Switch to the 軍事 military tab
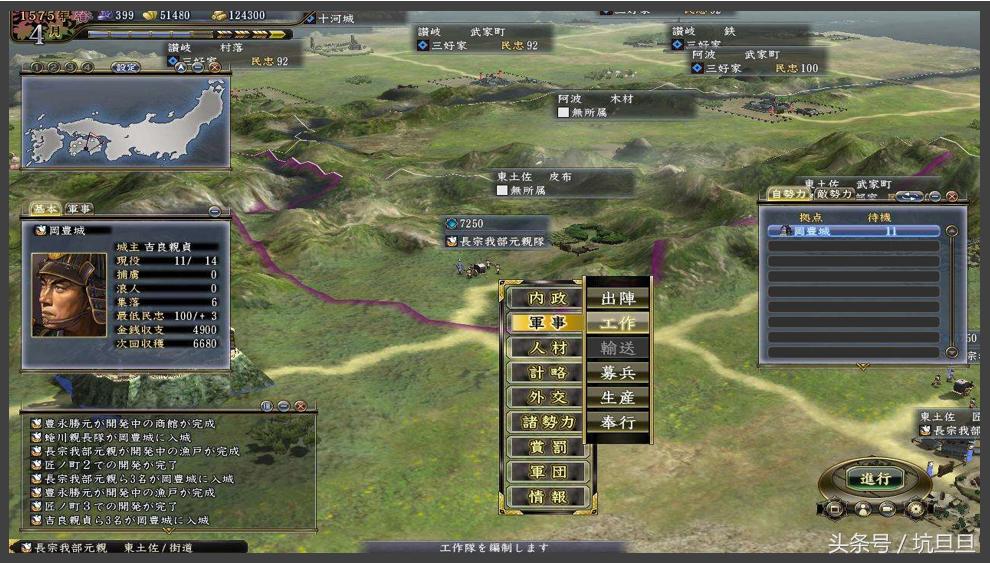This screenshot has width=990, height=563. pyautogui.click(x=80, y=208)
